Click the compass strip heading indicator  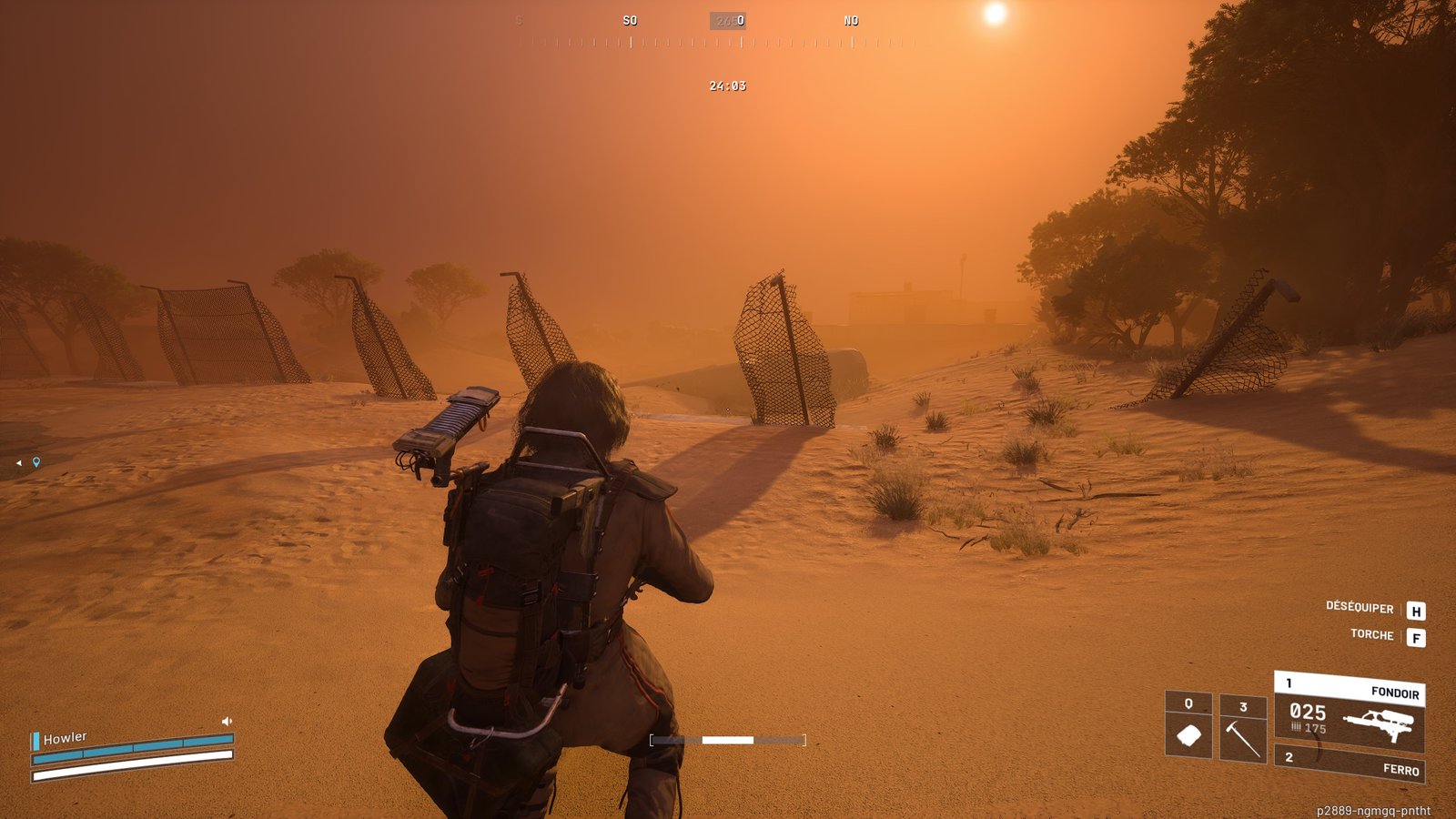click(728, 21)
